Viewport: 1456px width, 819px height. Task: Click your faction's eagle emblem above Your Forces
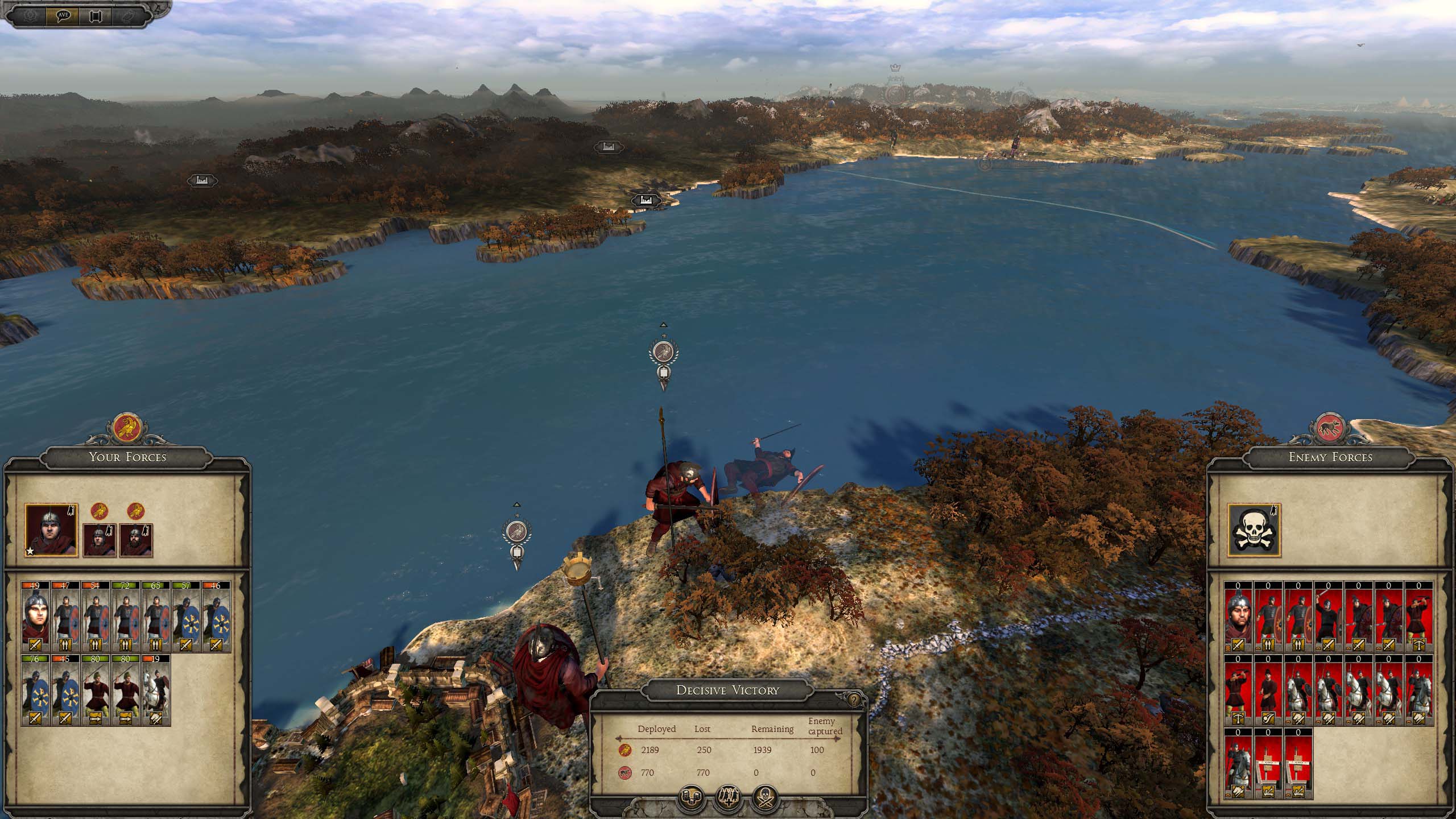tap(127, 428)
